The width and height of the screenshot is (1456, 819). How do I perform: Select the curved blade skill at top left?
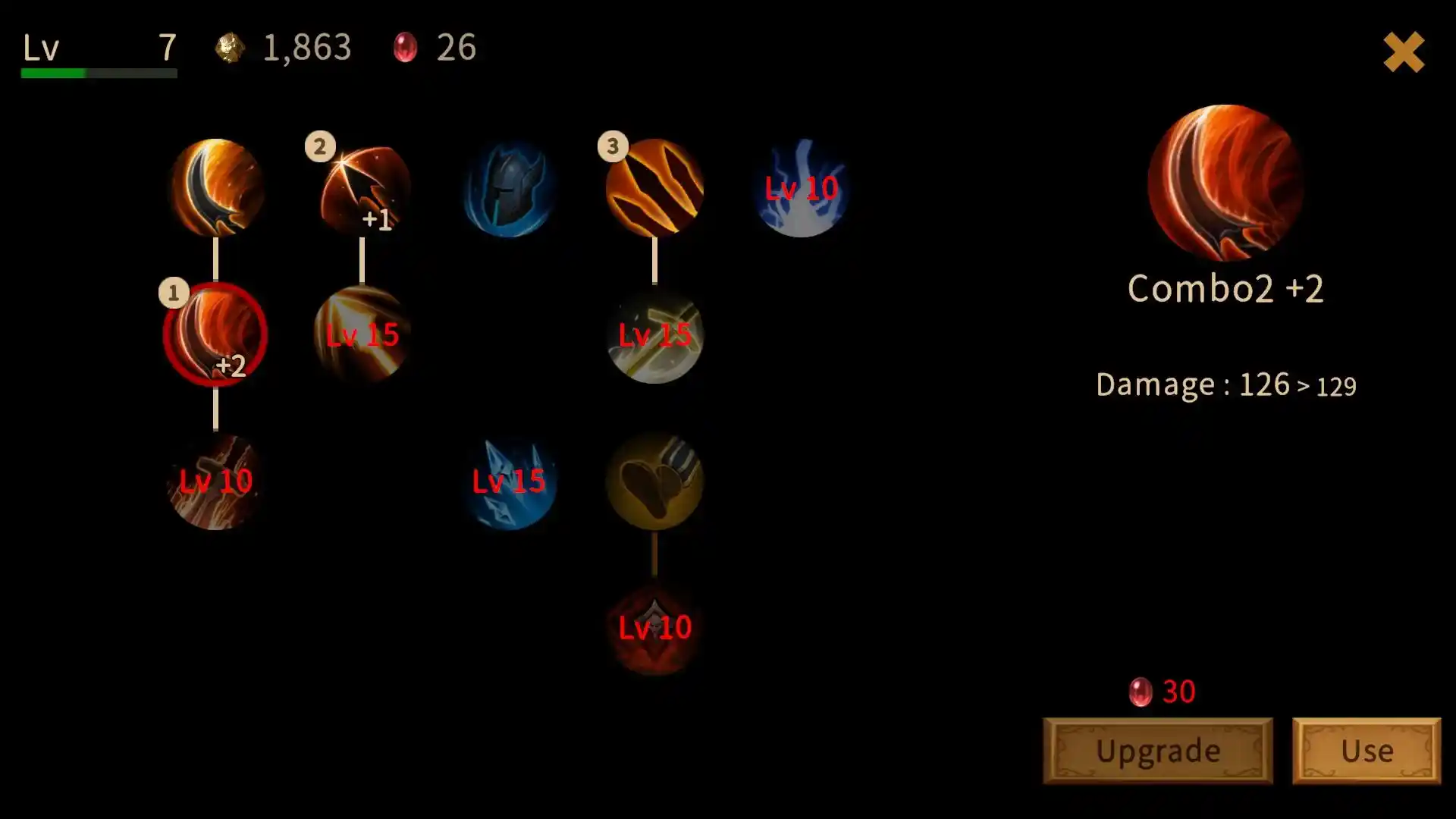215,187
